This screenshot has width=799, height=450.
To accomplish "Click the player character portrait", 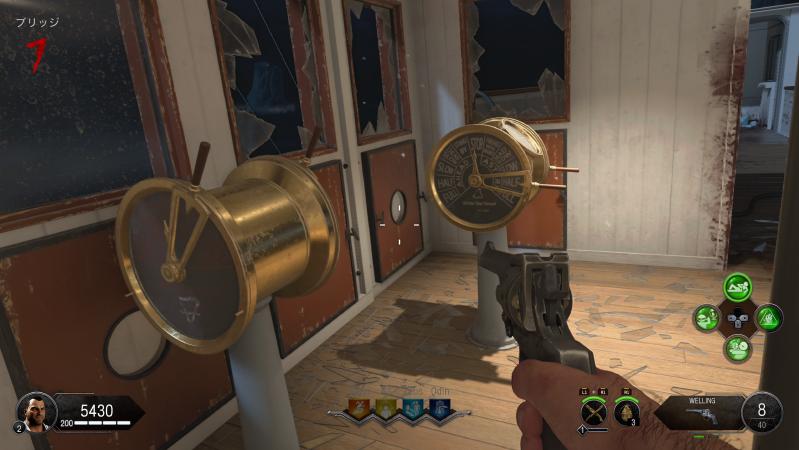I will click(36, 410).
